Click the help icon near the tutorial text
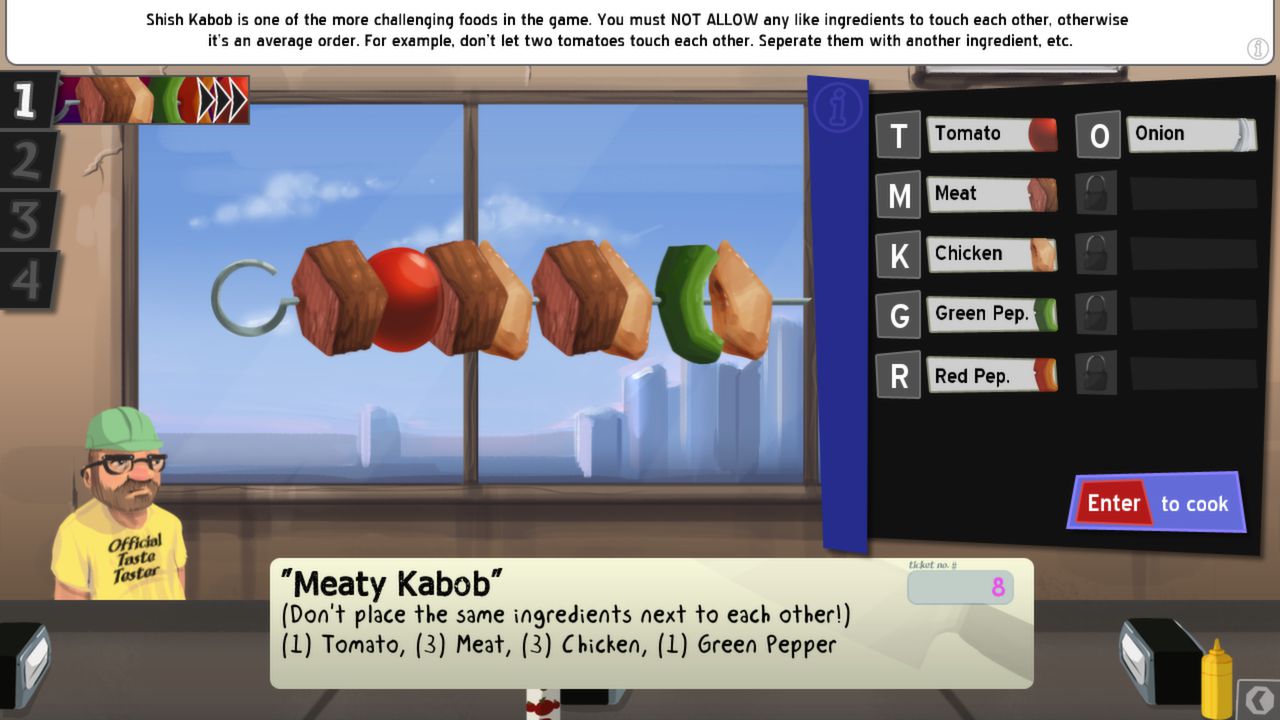The width and height of the screenshot is (1280, 720). pyautogui.click(x=1257, y=48)
